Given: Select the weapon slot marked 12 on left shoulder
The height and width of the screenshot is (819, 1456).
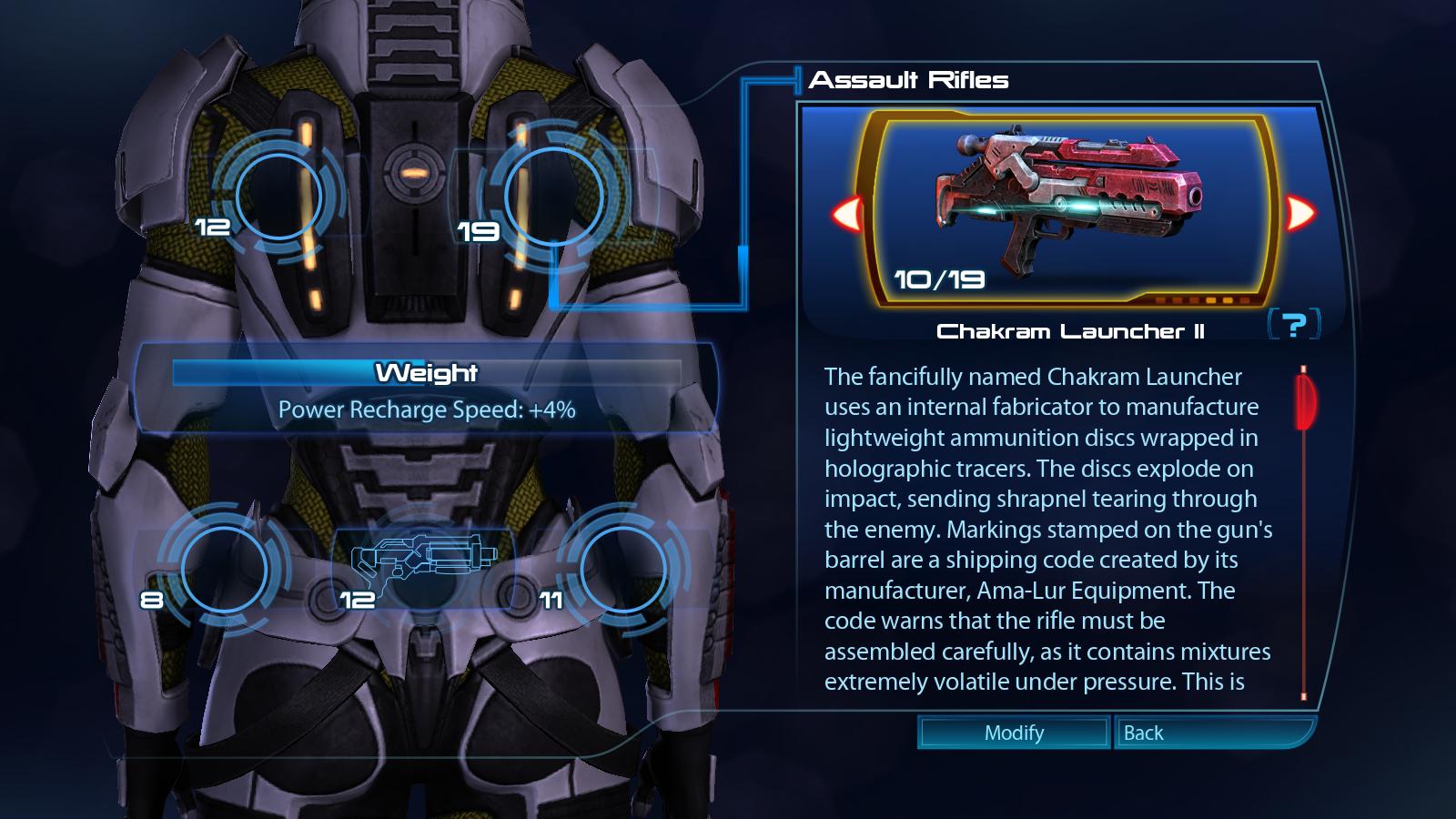Looking at the screenshot, I should 279,197.
